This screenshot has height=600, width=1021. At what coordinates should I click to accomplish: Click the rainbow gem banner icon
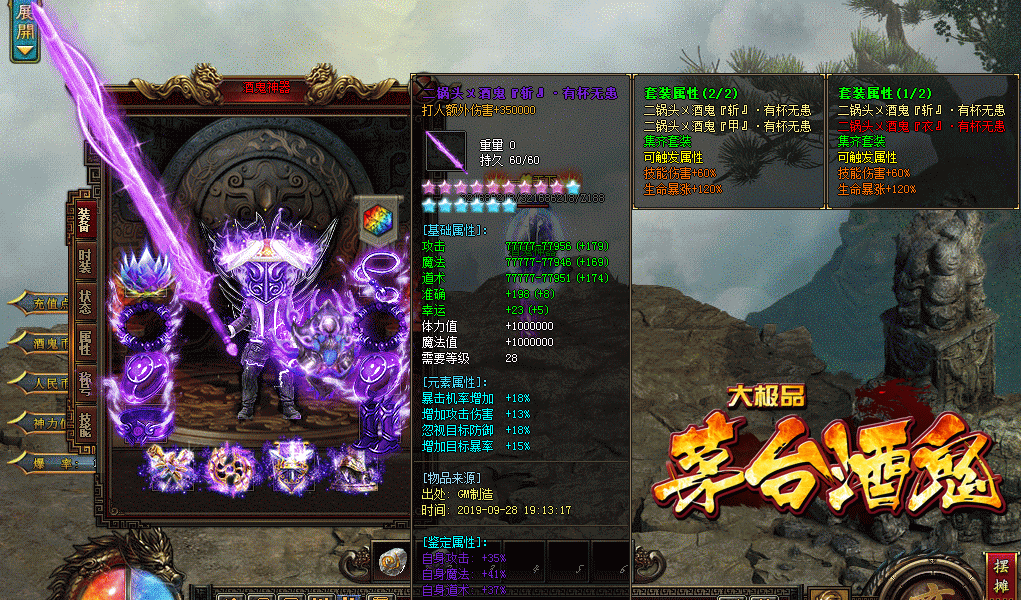[x=378, y=221]
